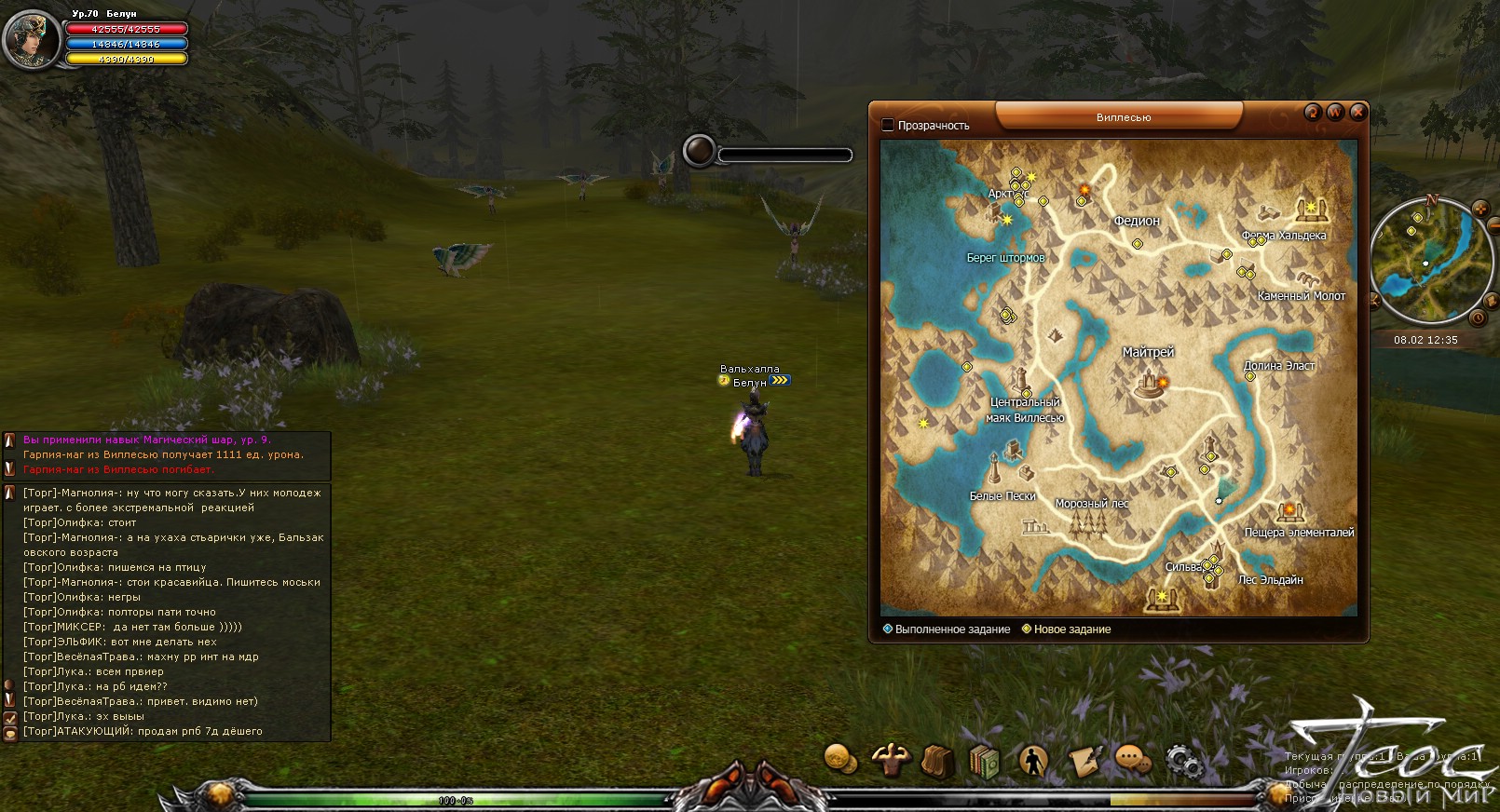Open the character sheet muscle-man icon
1500x812 pixels.
click(x=890, y=759)
